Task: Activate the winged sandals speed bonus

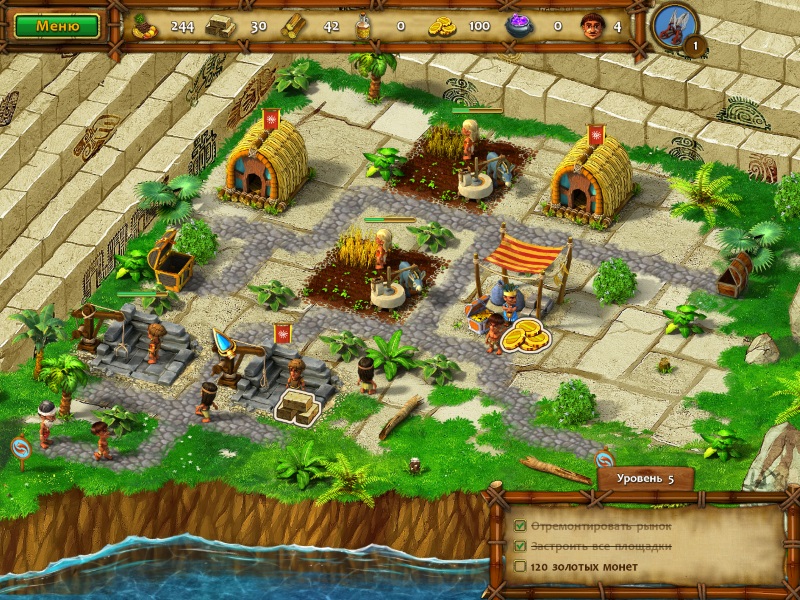Action: [x=674, y=24]
